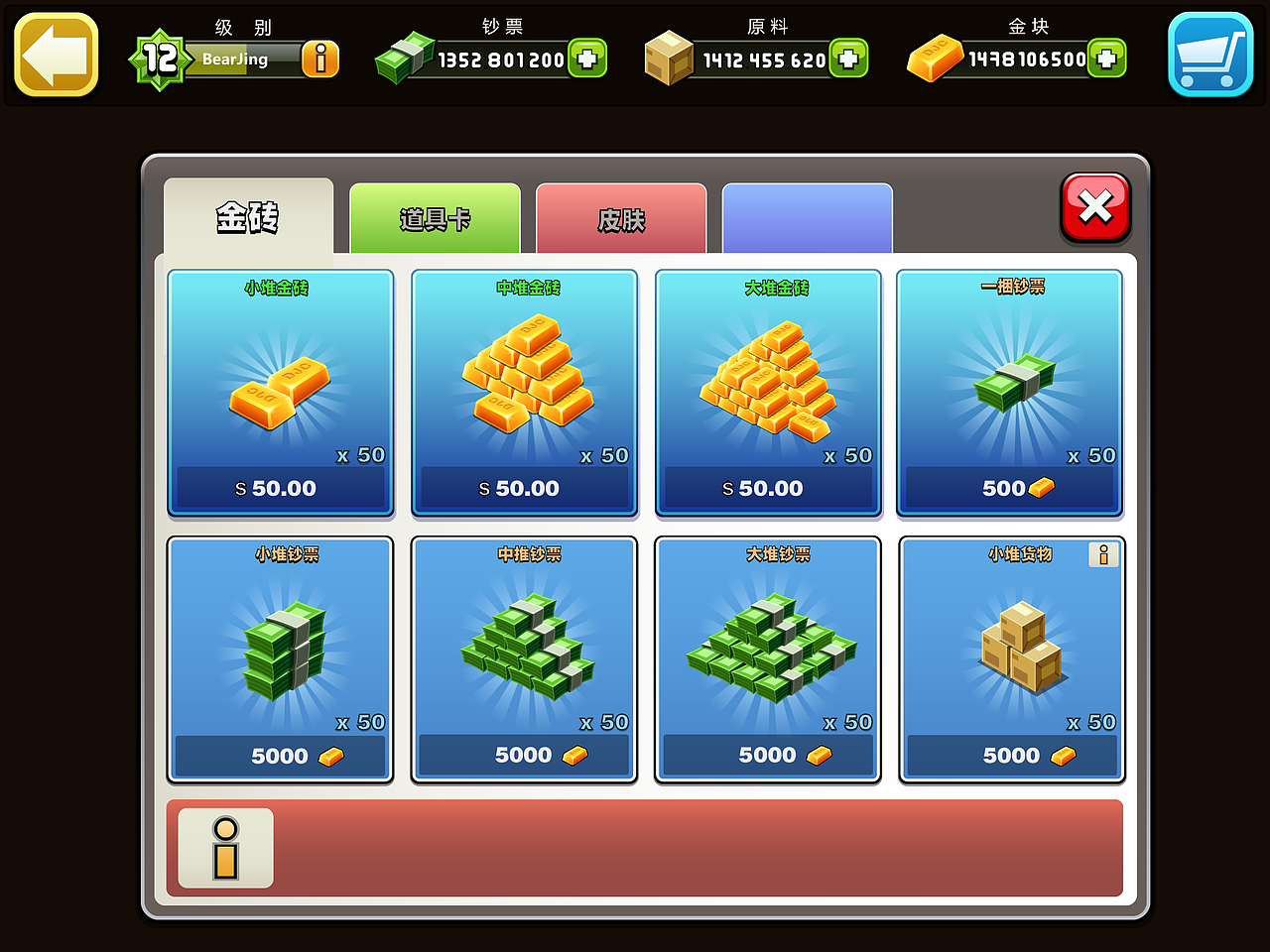Switch to the 道具卡 tab
1270x952 pixels.
pyautogui.click(x=435, y=218)
